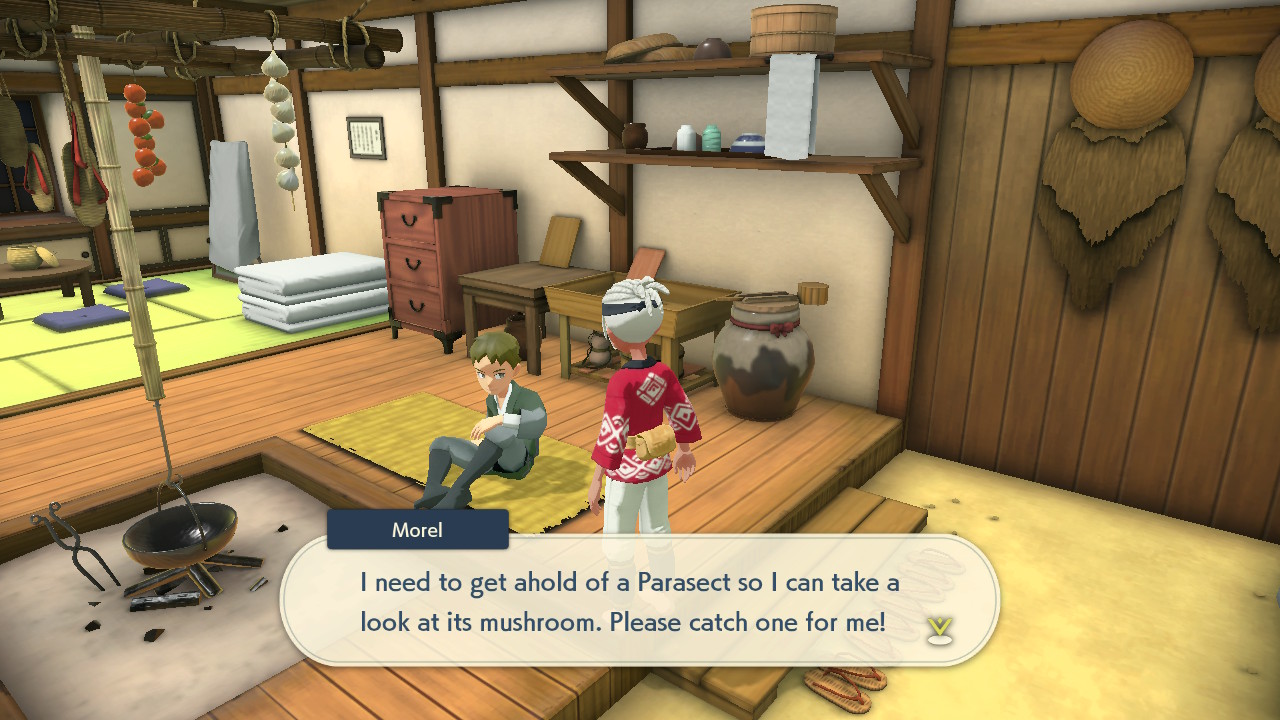Advance dialogue with the yellow continue arrow

[x=939, y=629]
